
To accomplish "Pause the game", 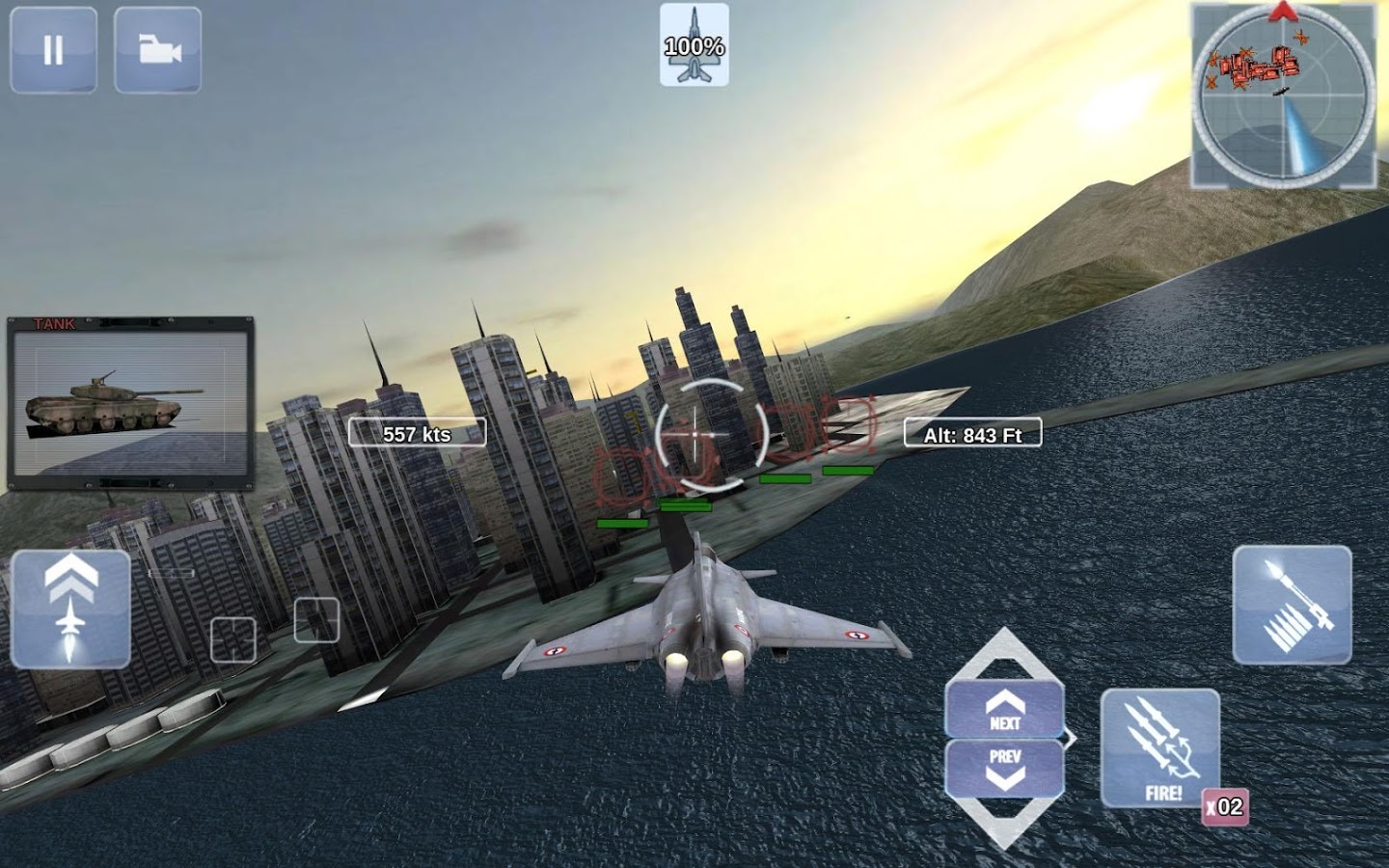I will [x=53, y=50].
